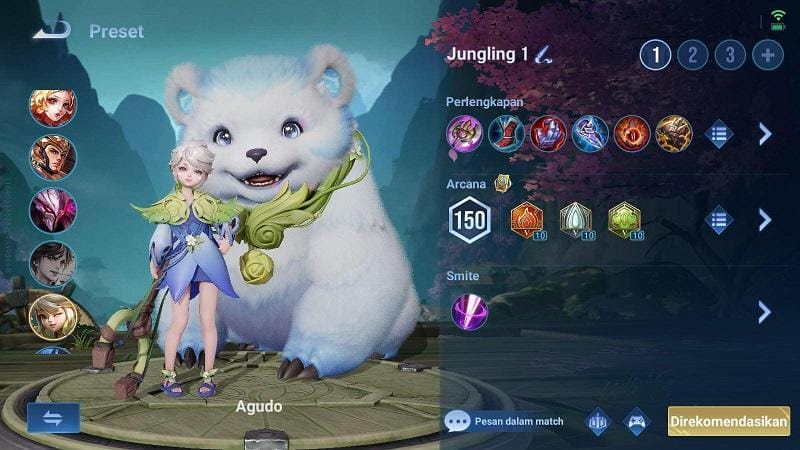The width and height of the screenshot is (800, 450).
Task: Choose the blonde hero portrait at top
Action: coord(52,105)
